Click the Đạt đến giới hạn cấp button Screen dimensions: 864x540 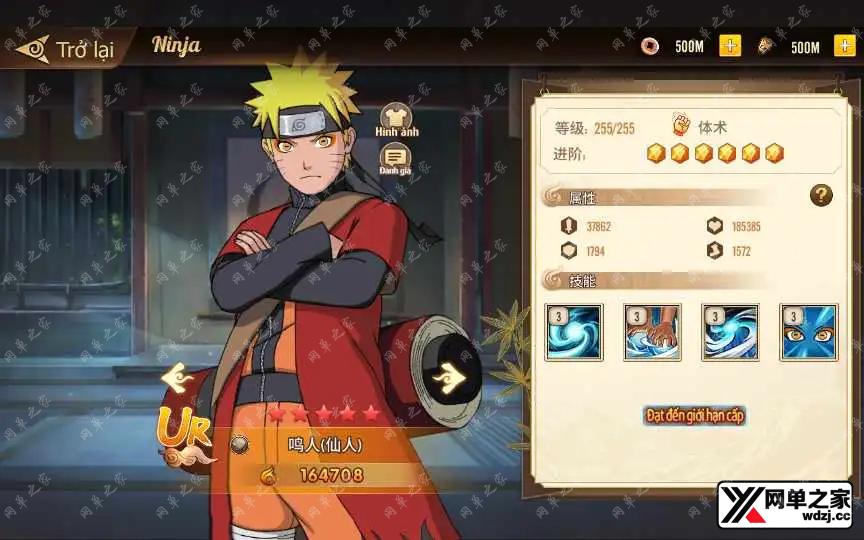pyautogui.click(x=696, y=414)
